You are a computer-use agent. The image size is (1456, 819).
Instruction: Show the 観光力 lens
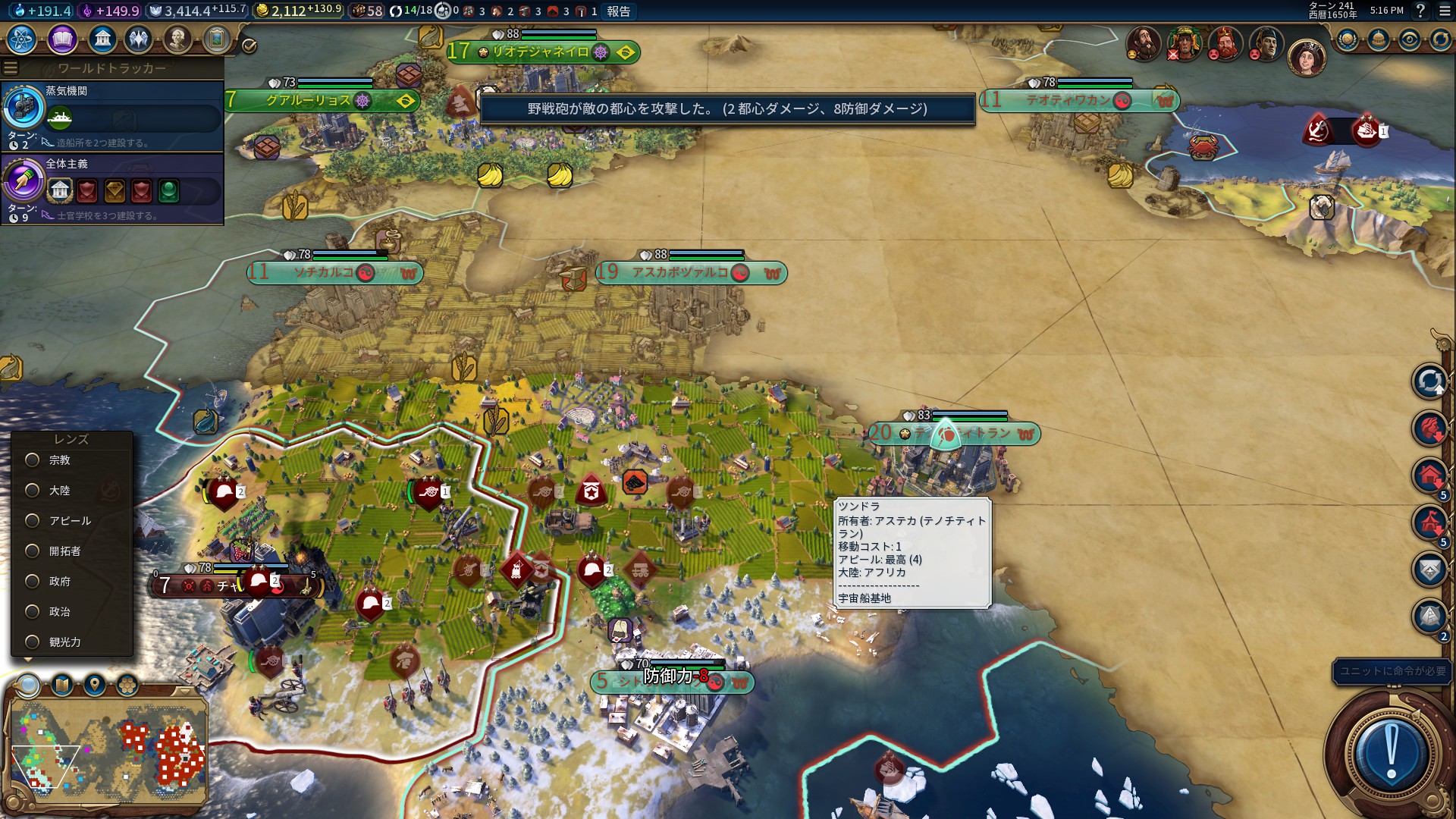click(x=33, y=642)
